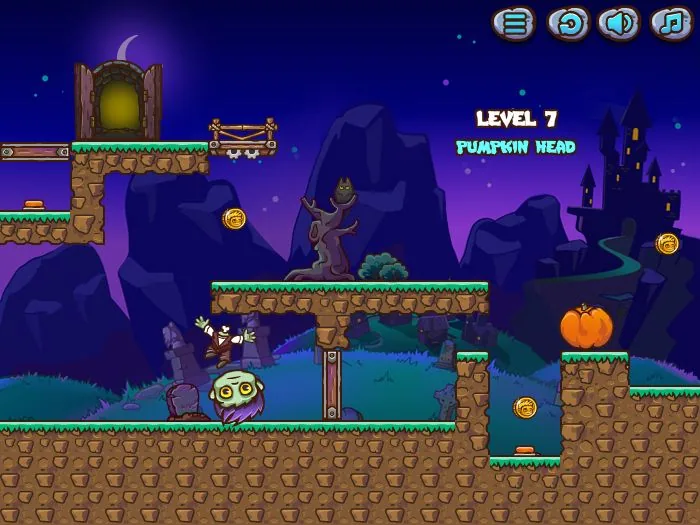The height and width of the screenshot is (525, 700).
Task: Toggle the music note button
Action: pyautogui.click(x=671, y=24)
